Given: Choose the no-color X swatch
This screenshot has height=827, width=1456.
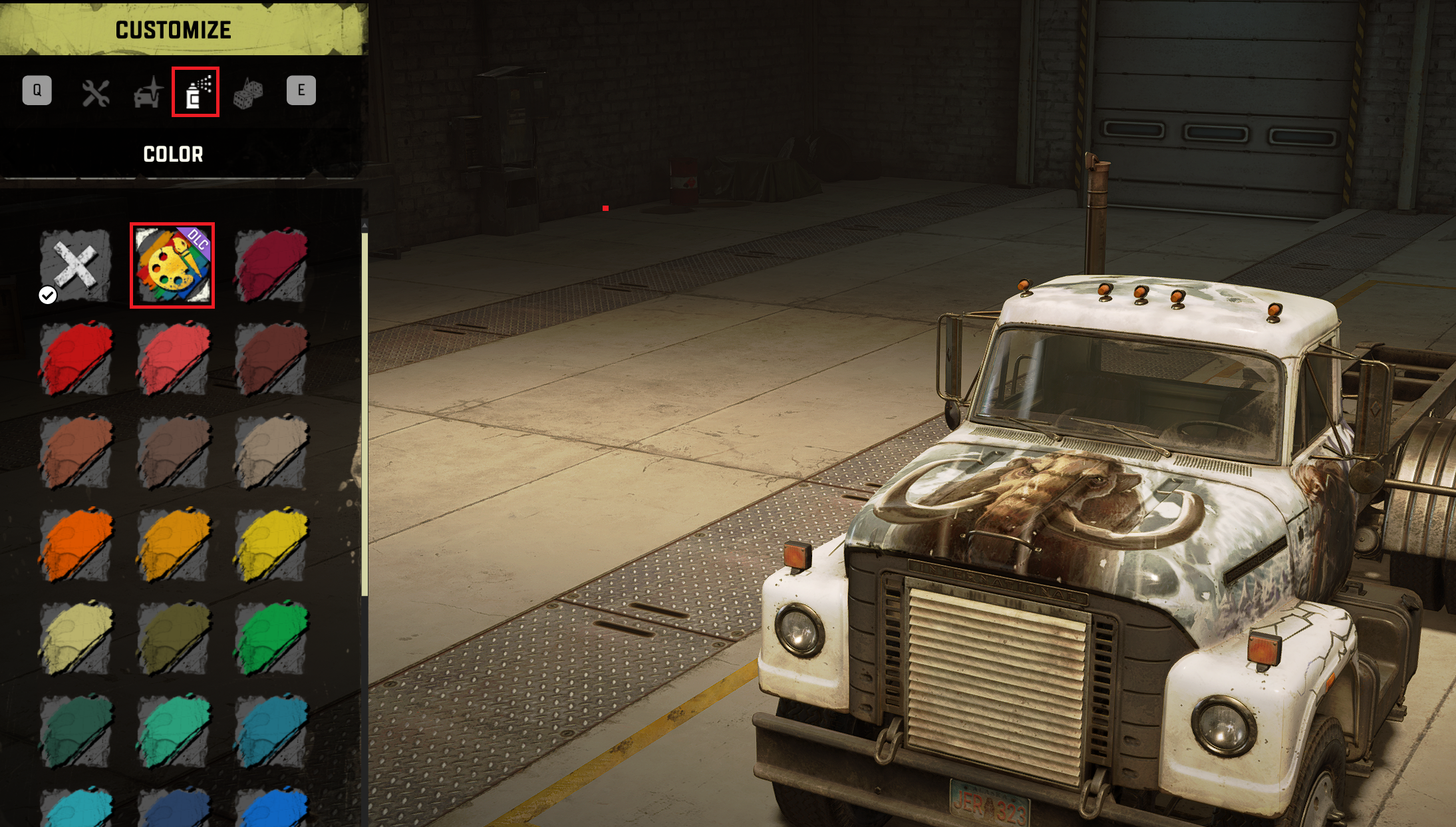Looking at the screenshot, I should pyautogui.click(x=75, y=265).
